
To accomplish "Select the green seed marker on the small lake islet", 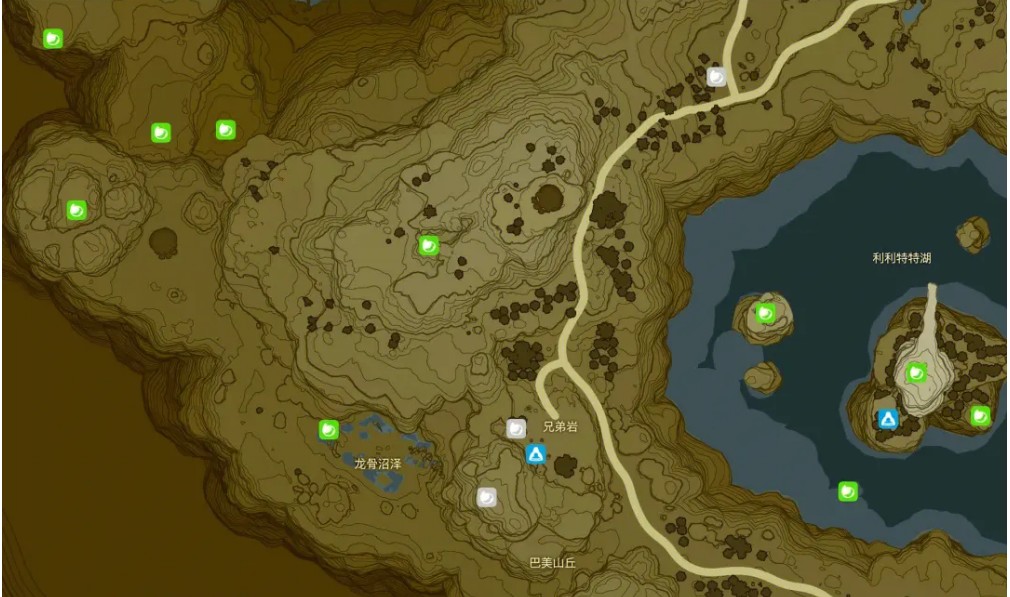I will [766, 313].
